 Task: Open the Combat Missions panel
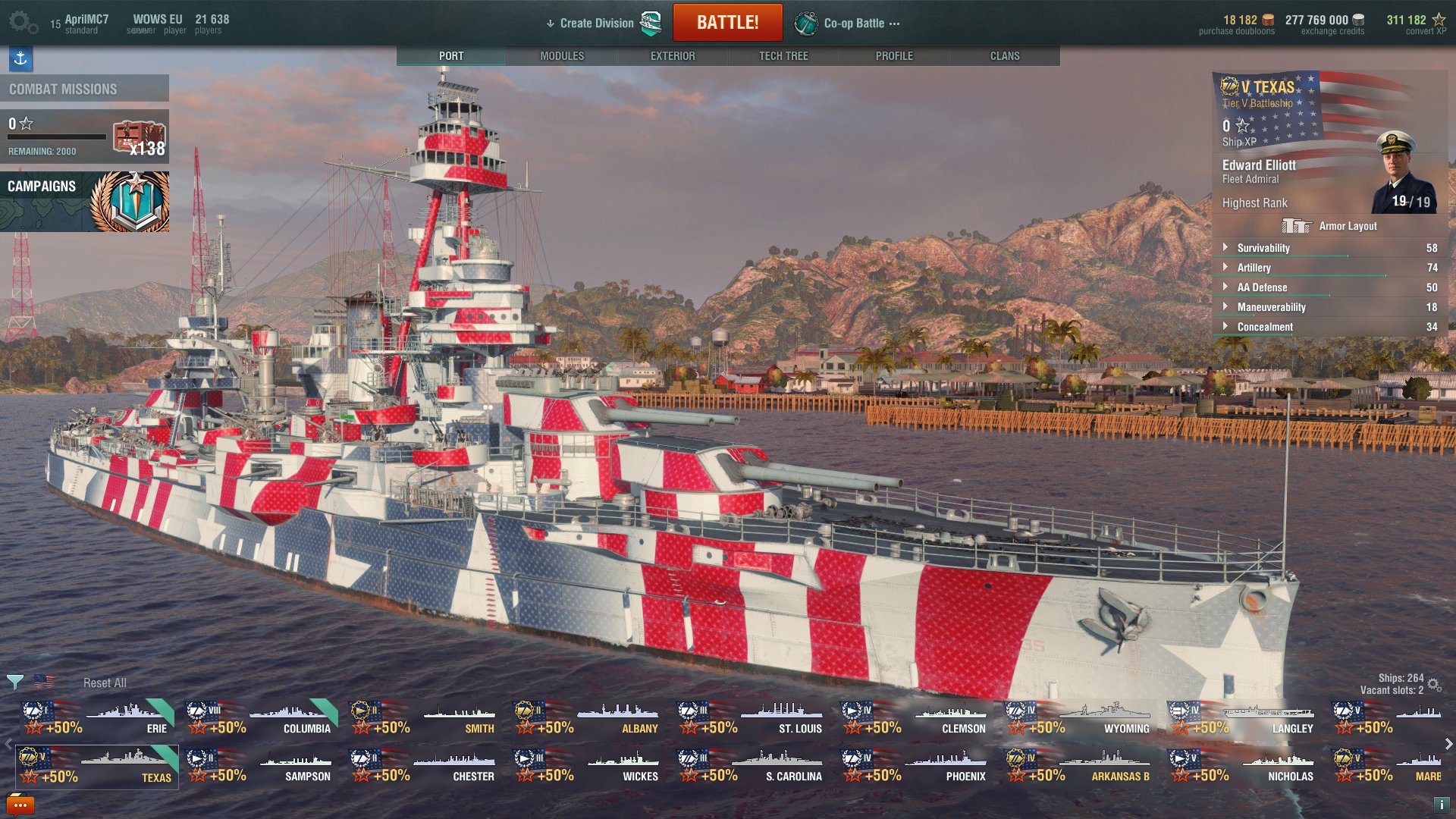click(84, 89)
